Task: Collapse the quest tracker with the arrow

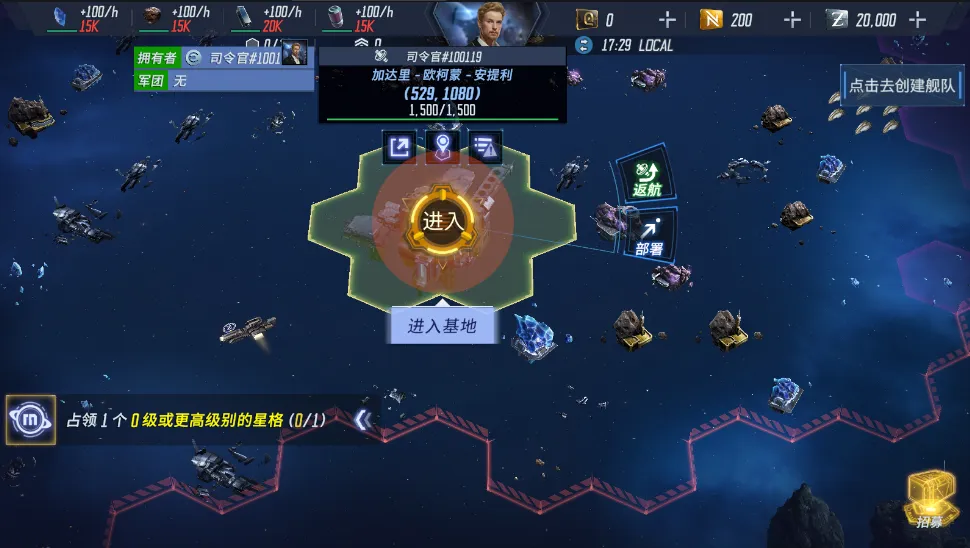Action: (x=364, y=421)
